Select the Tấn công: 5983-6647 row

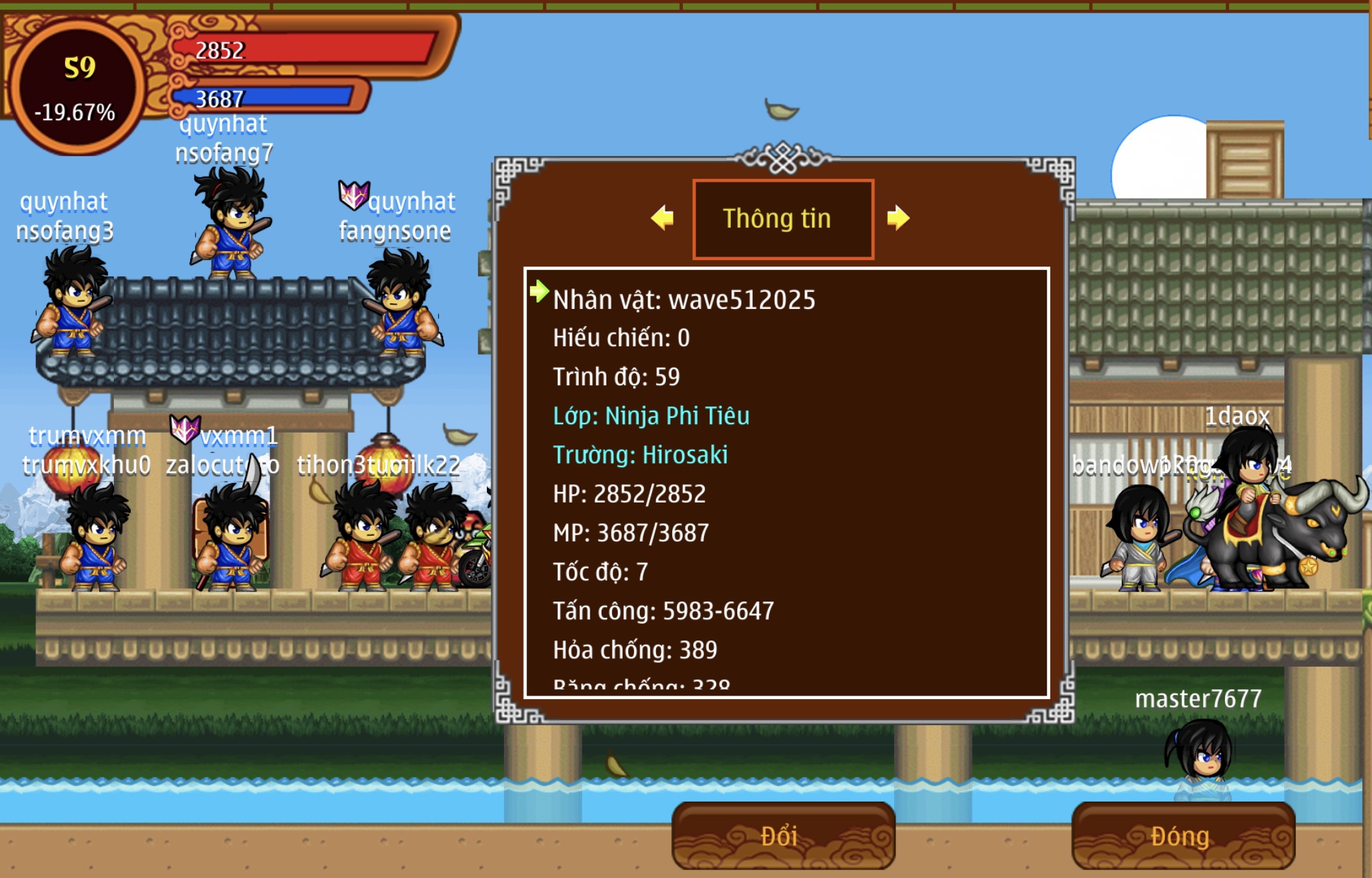(663, 611)
